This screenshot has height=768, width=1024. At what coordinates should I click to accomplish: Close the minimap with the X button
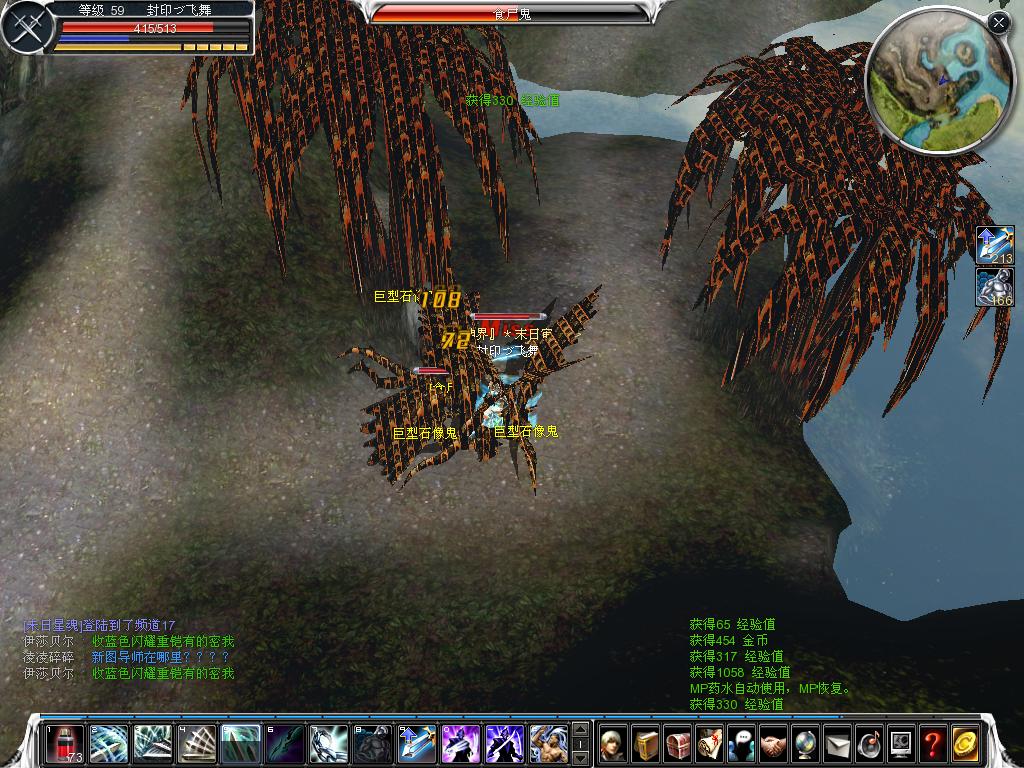[x=998, y=22]
